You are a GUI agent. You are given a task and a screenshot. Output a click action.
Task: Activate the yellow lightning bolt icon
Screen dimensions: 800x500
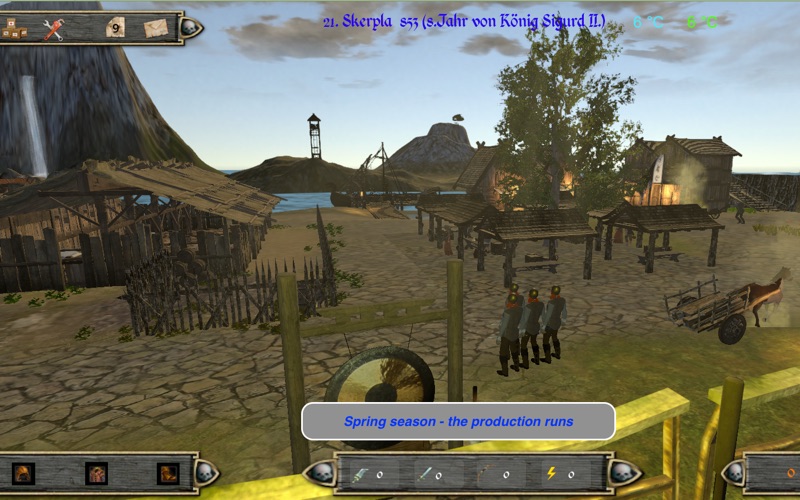click(x=552, y=474)
